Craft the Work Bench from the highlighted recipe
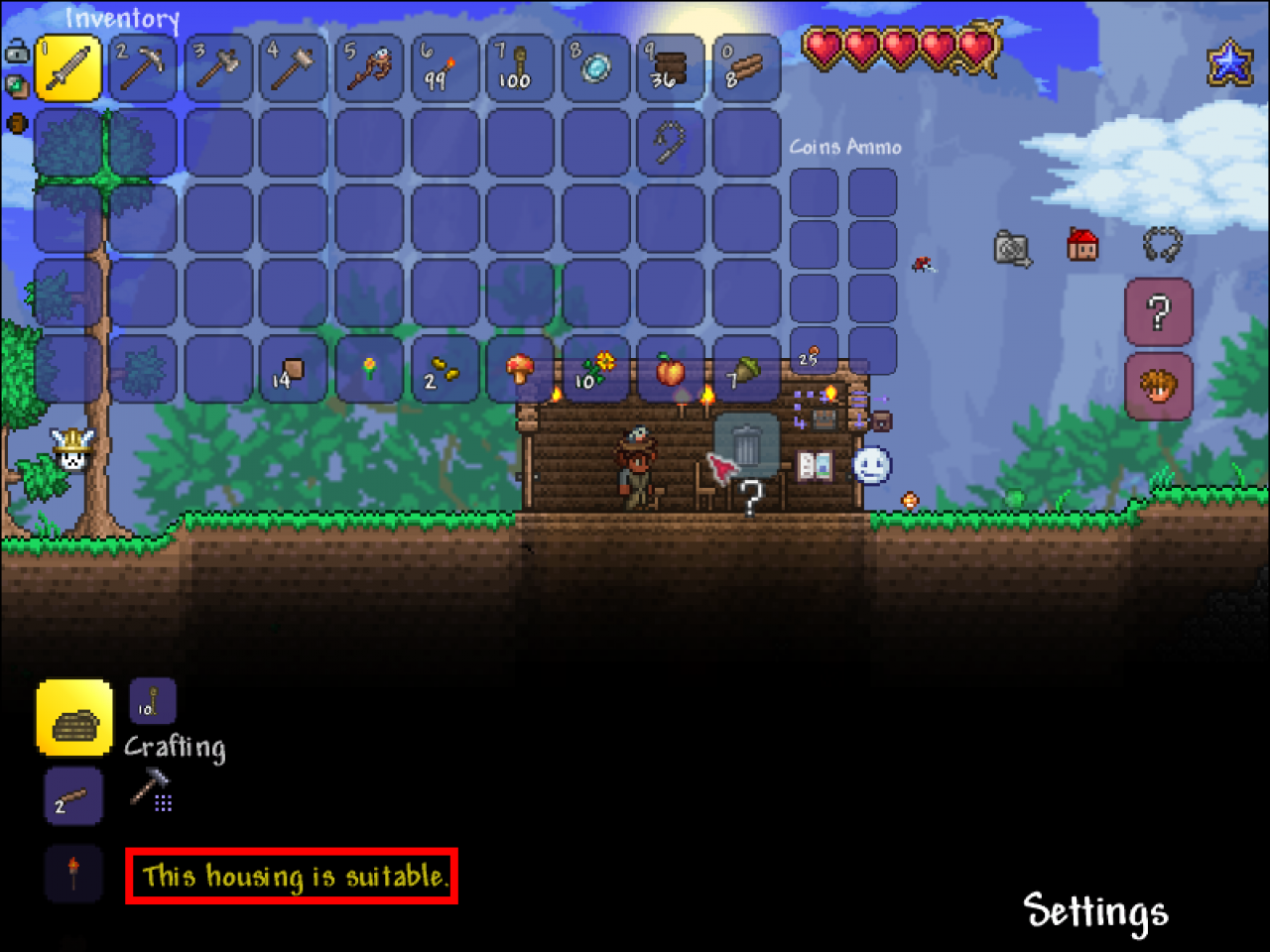 pyautogui.click(x=73, y=717)
